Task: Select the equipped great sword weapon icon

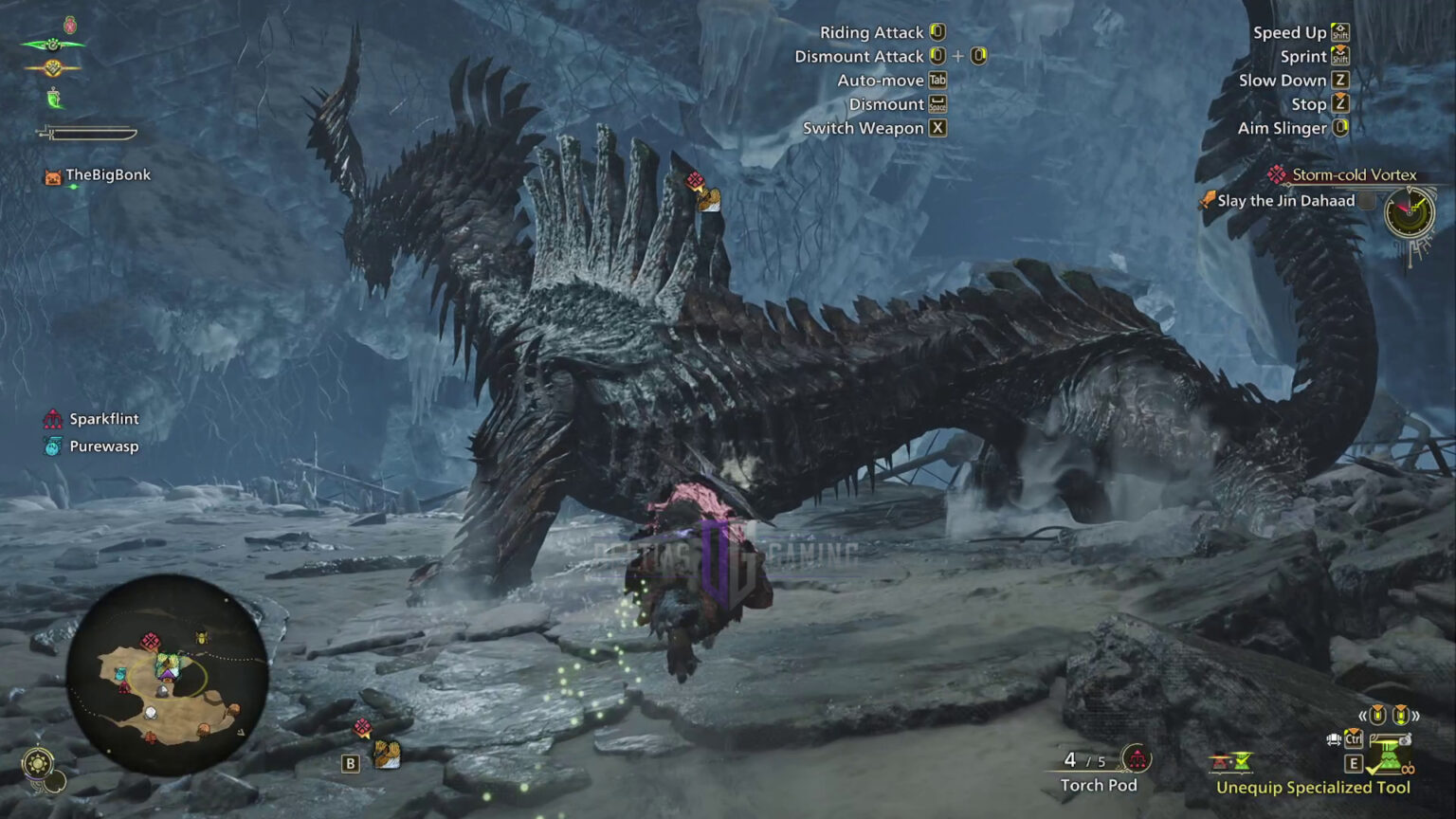Action: click(85, 133)
